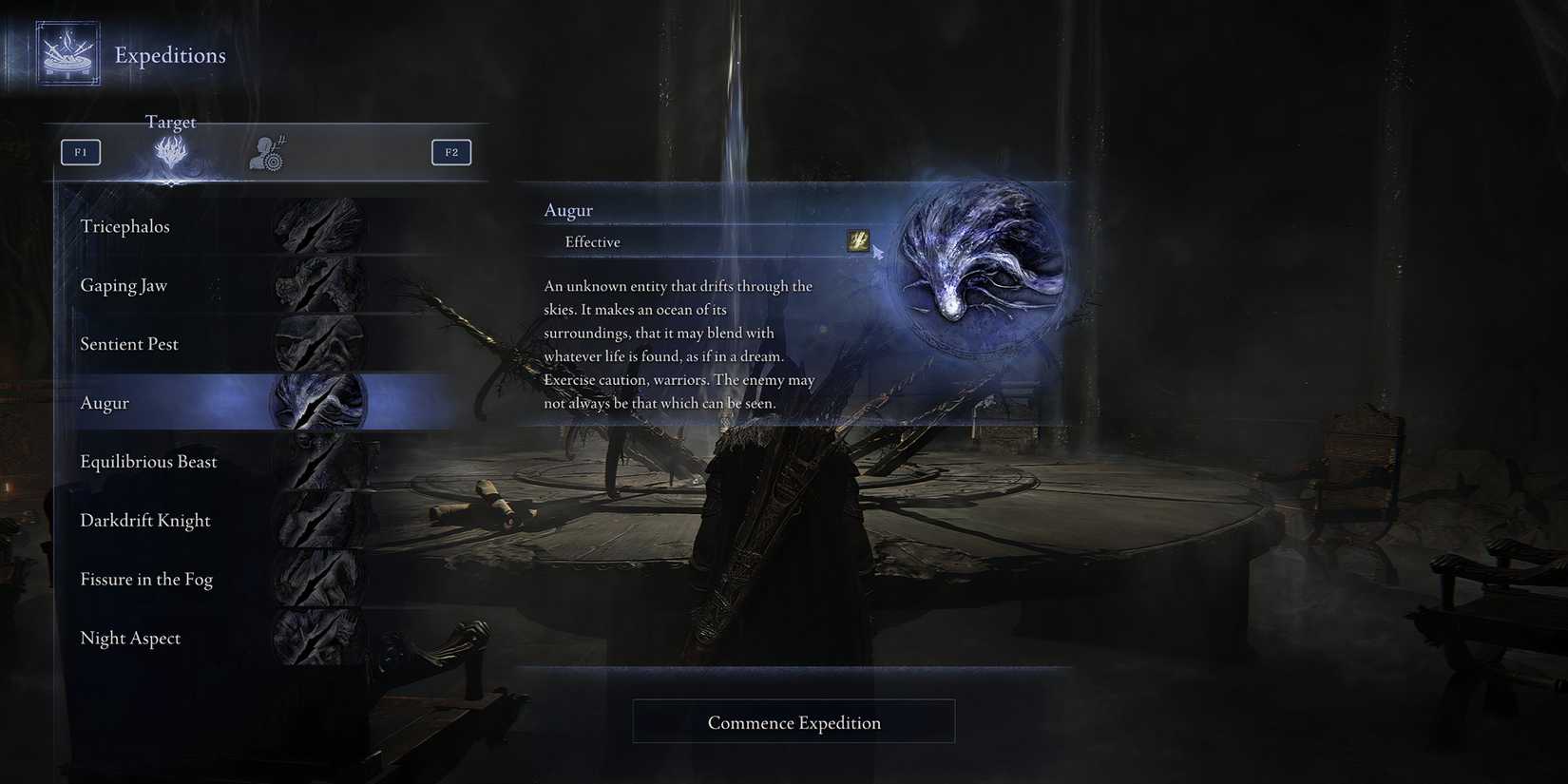Click Commence Expedition
This screenshot has width=1568, height=784.
(x=794, y=721)
